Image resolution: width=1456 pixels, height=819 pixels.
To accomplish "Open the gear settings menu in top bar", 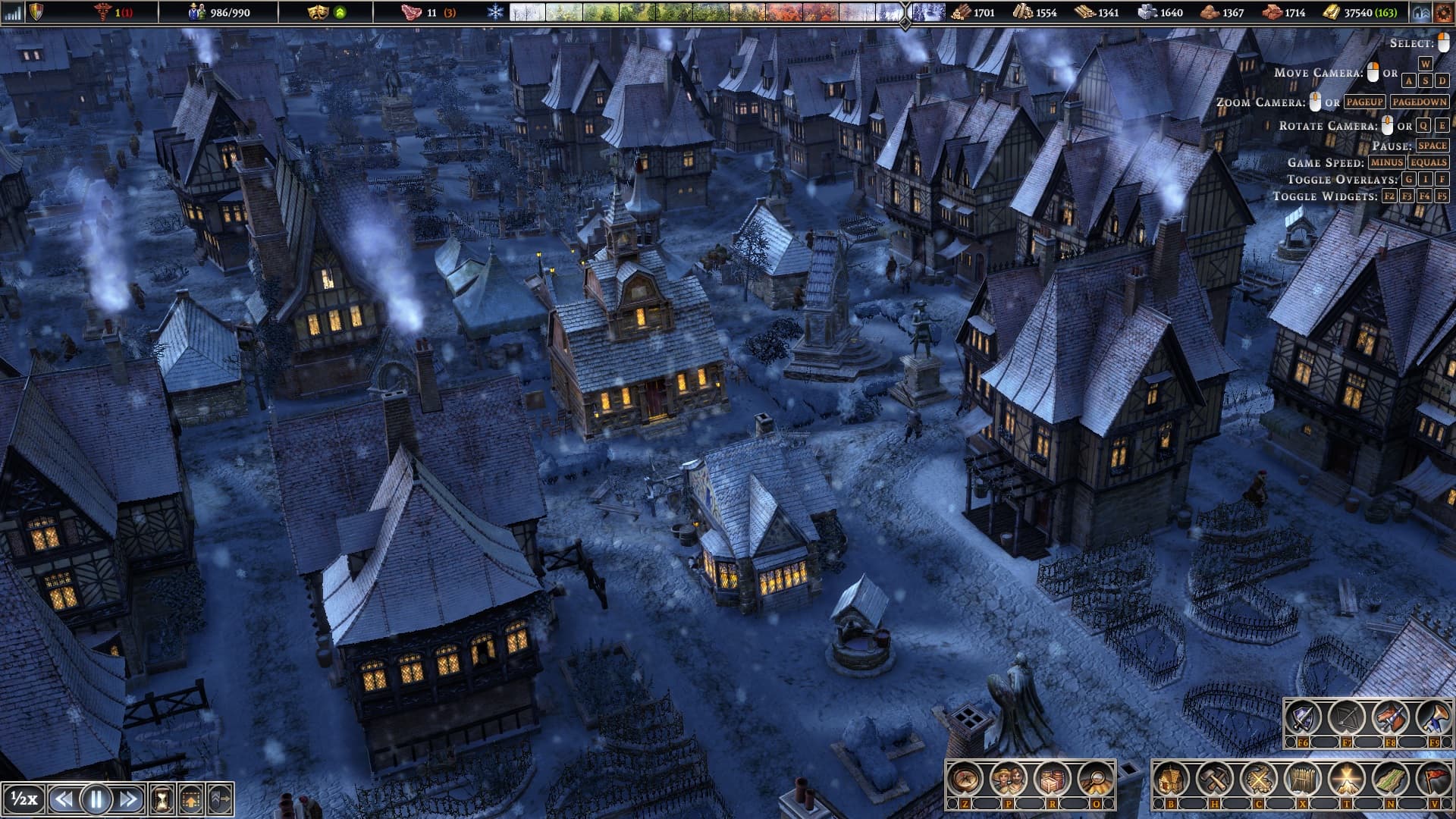I will pyautogui.click(x=1442, y=12).
